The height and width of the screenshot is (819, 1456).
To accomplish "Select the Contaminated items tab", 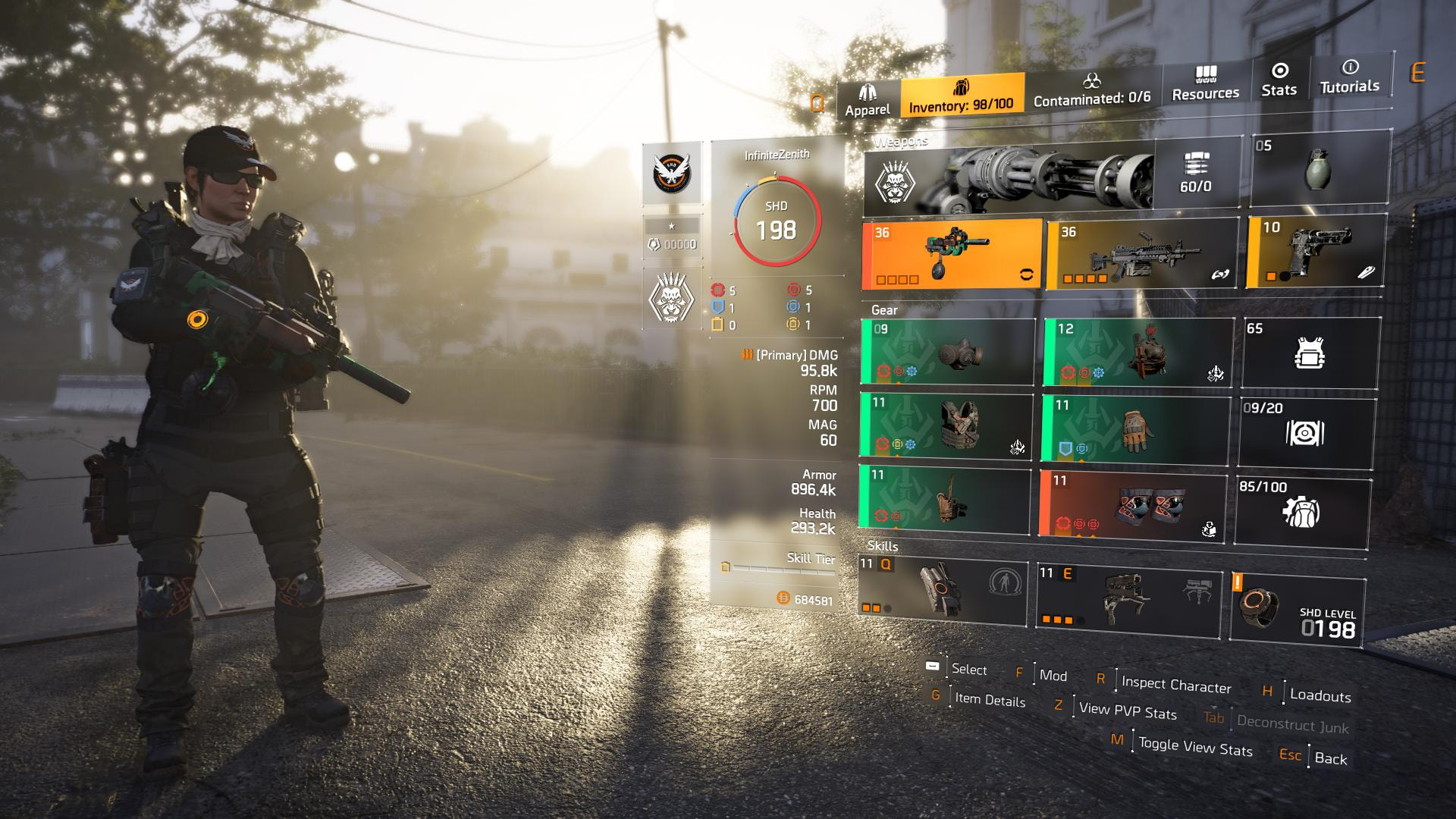I will tap(1091, 89).
